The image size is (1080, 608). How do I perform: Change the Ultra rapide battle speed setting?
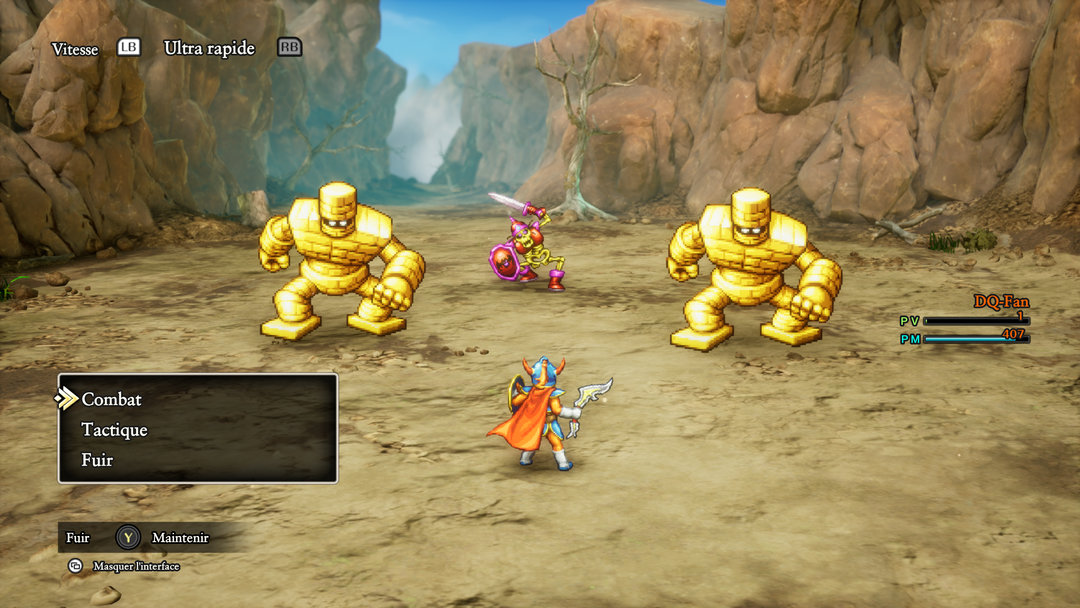pyautogui.click(x=209, y=48)
